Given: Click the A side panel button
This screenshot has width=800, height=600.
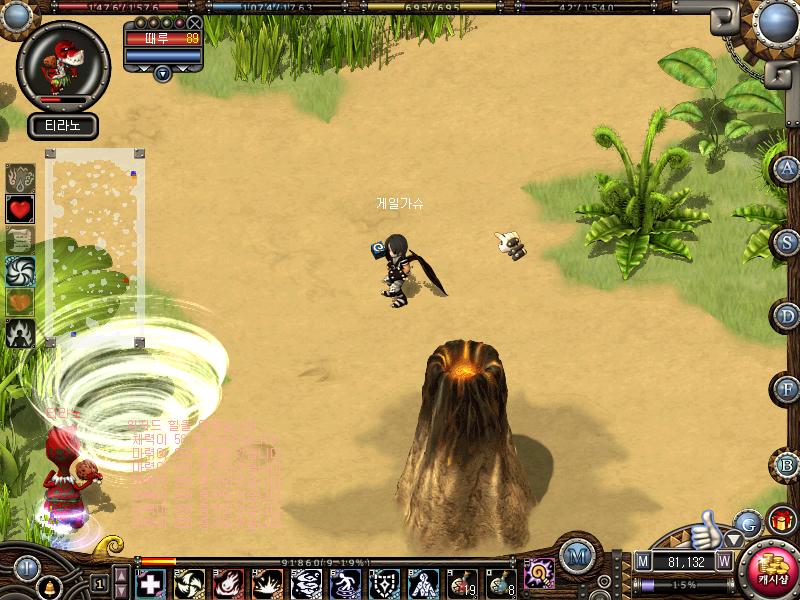Looking at the screenshot, I should coord(788,168).
